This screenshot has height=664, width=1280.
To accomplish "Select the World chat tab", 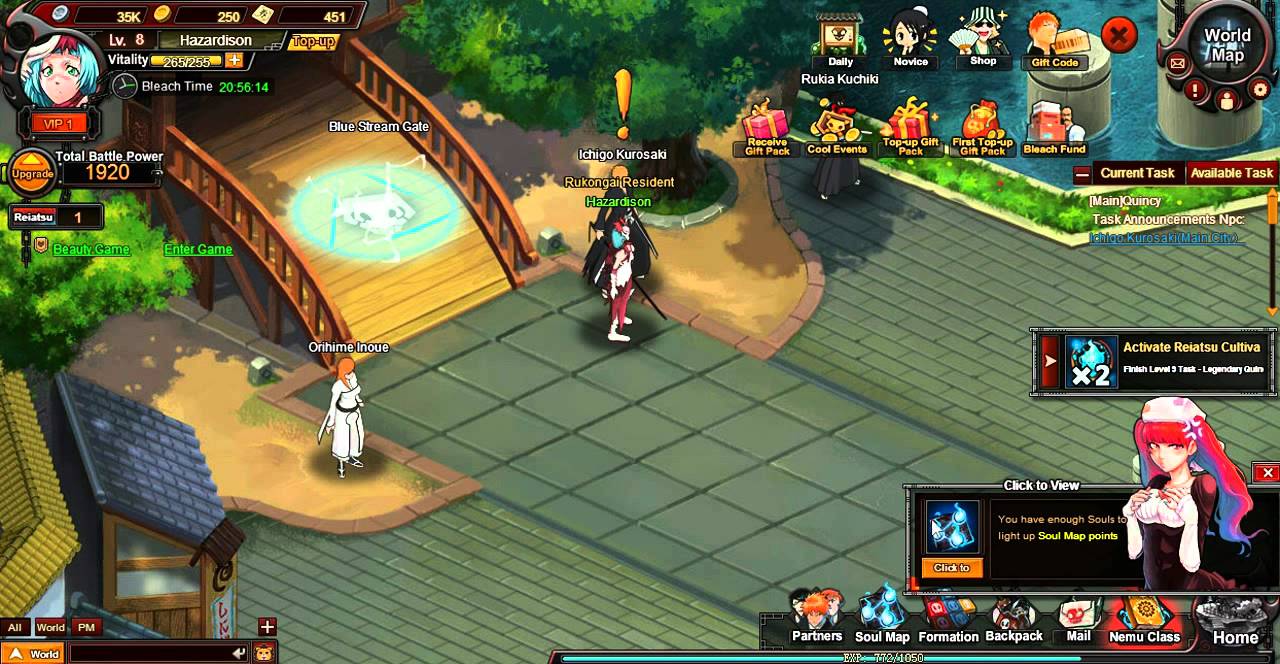I will (50, 628).
